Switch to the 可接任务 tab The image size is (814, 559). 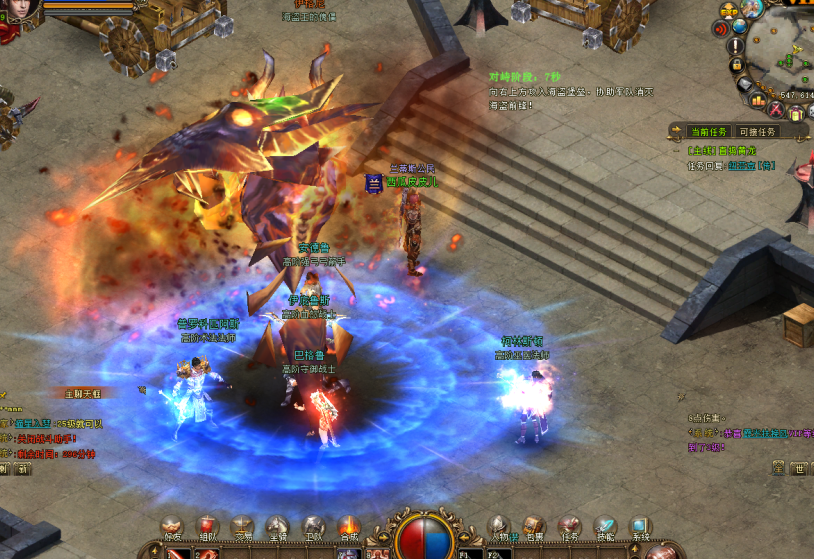[x=757, y=132]
